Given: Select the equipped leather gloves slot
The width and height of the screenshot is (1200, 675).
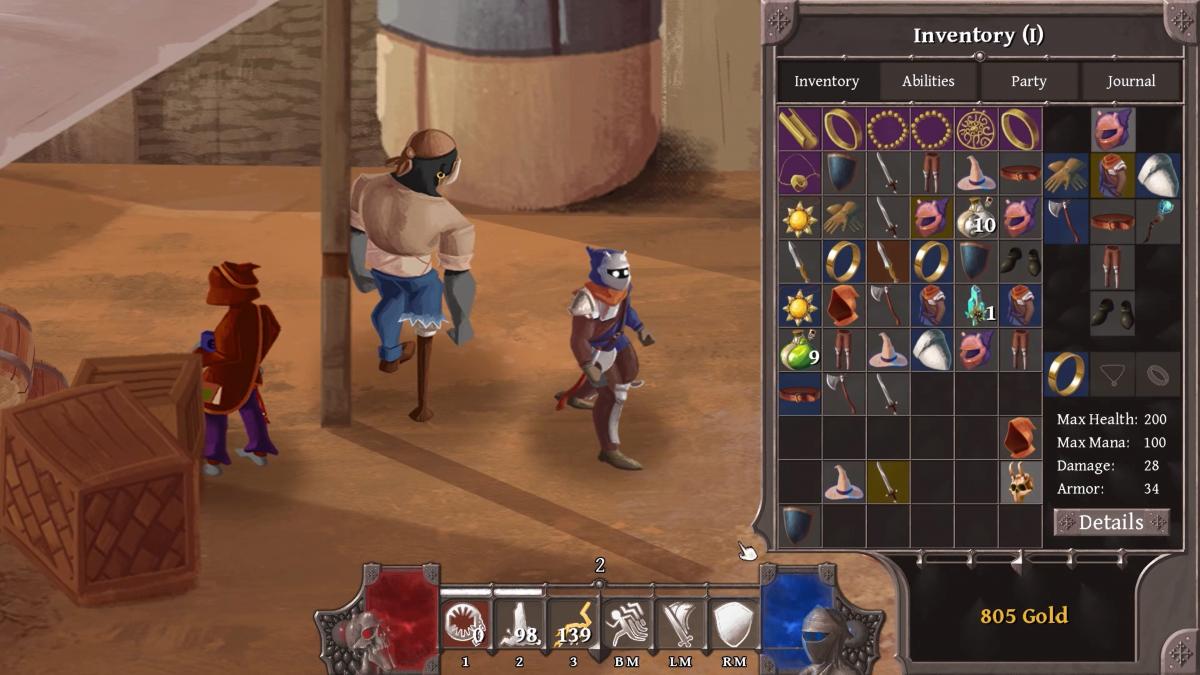Looking at the screenshot, I should 1066,174.
